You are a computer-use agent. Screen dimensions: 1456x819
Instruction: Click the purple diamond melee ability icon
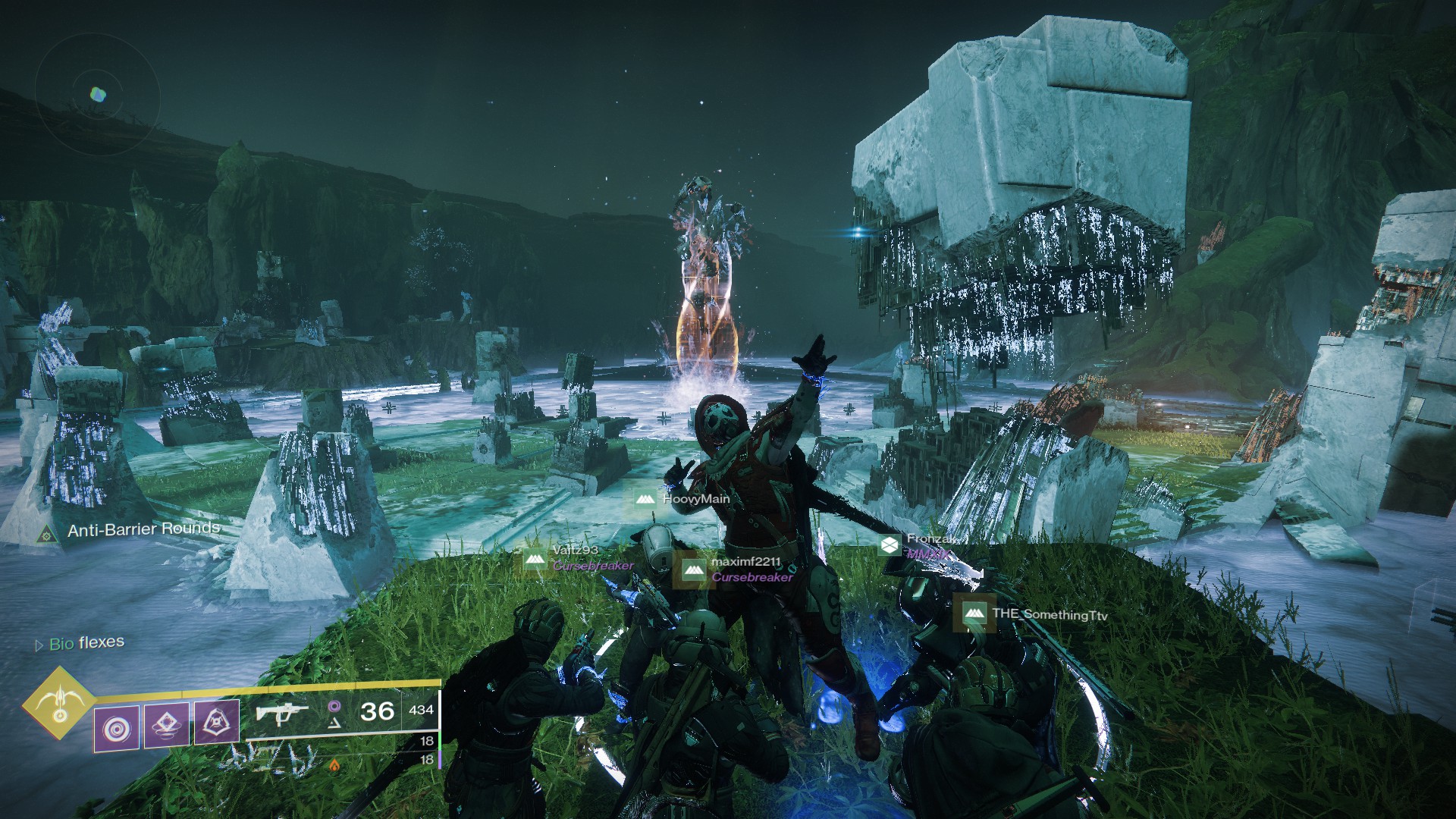coord(167,724)
